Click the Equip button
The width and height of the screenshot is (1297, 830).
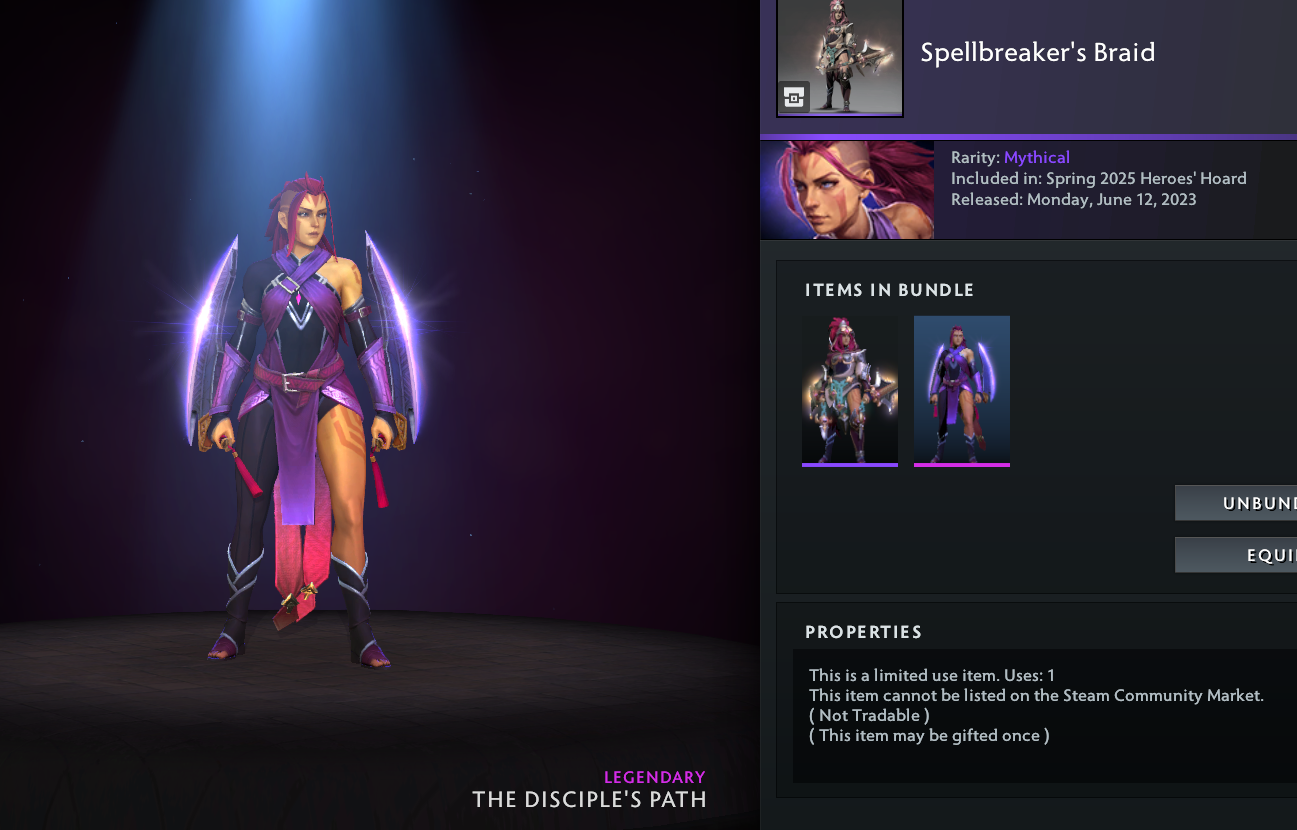click(1236, 555)
